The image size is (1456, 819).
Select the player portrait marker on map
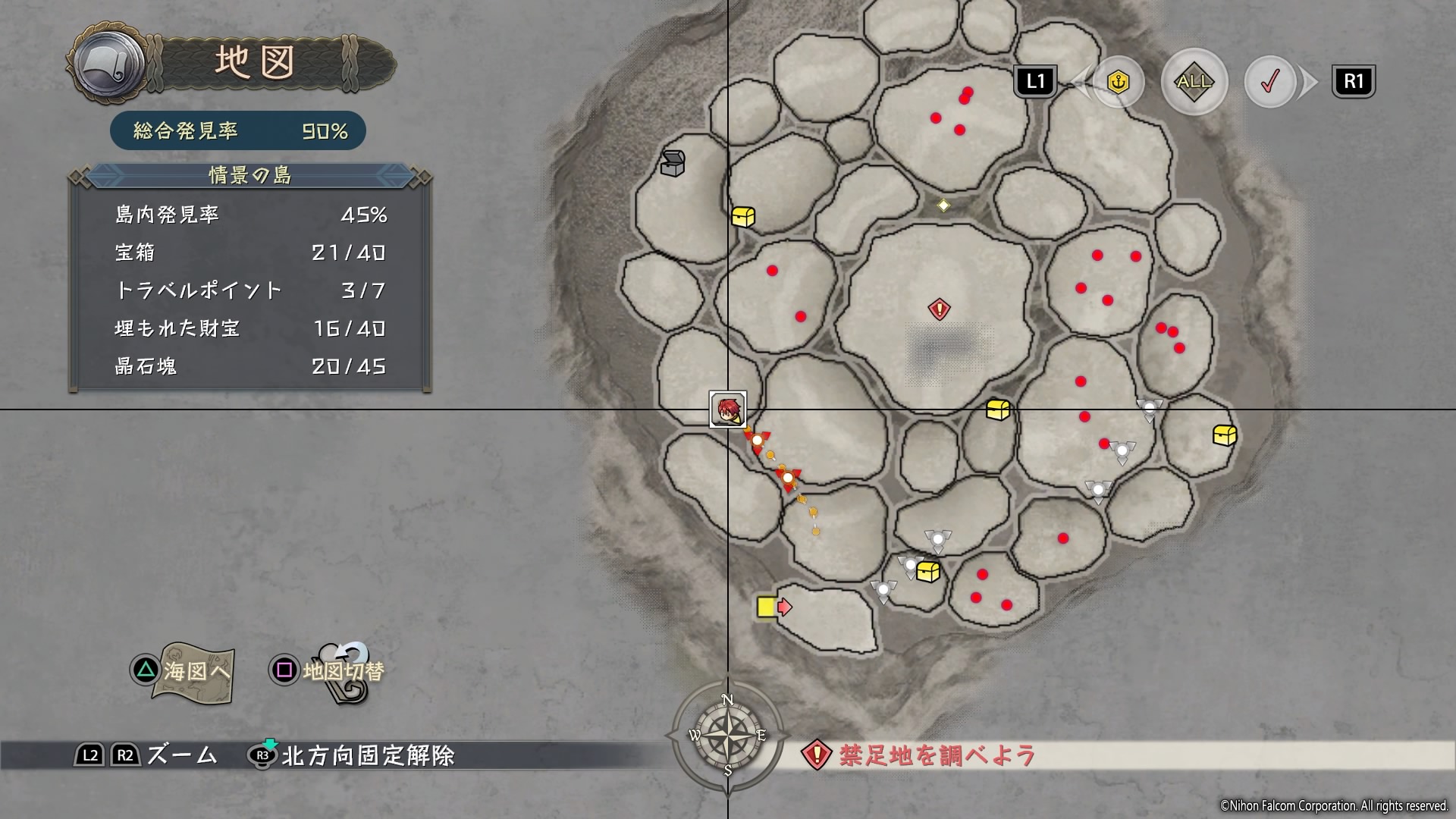pyautogui.click(x=728, y=409)
